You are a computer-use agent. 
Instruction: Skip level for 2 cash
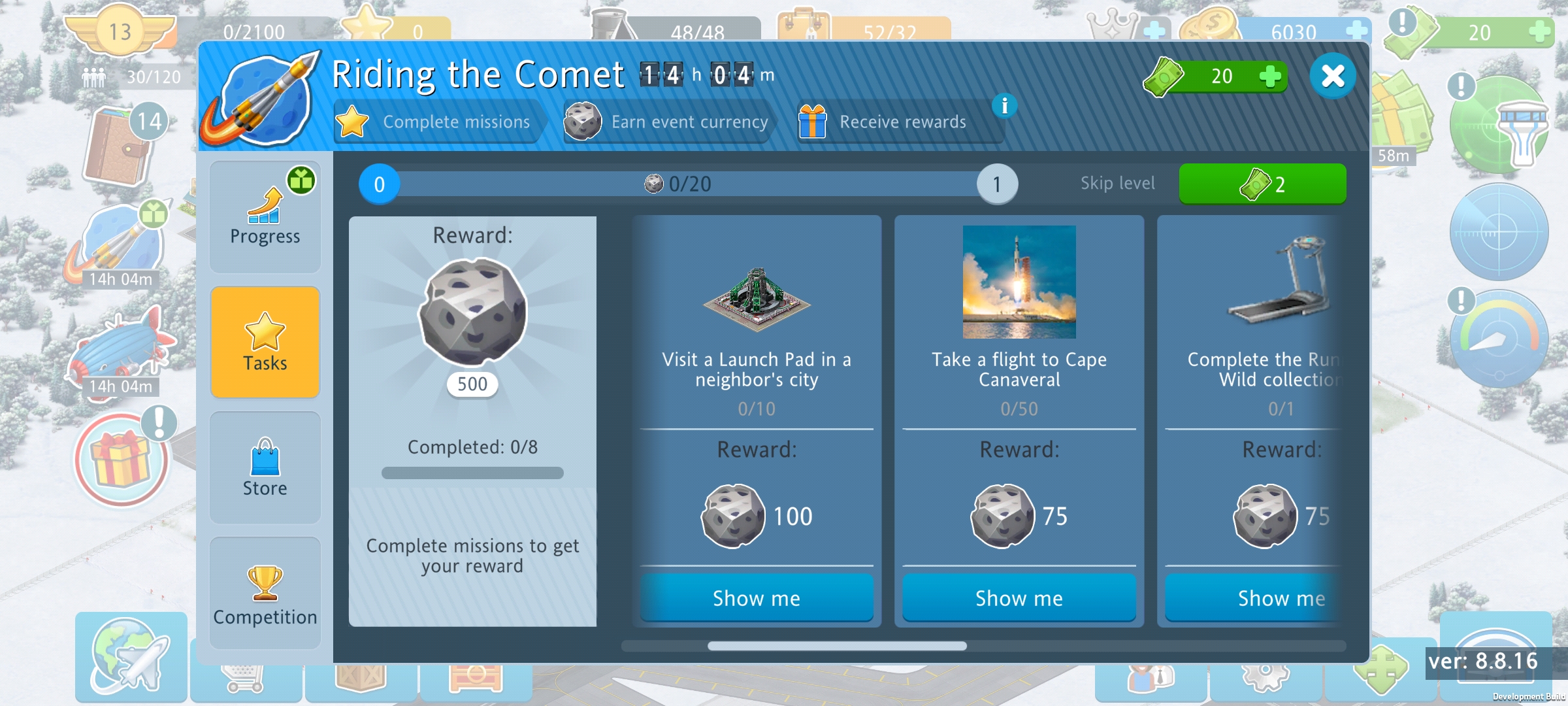coord(1262,184)
